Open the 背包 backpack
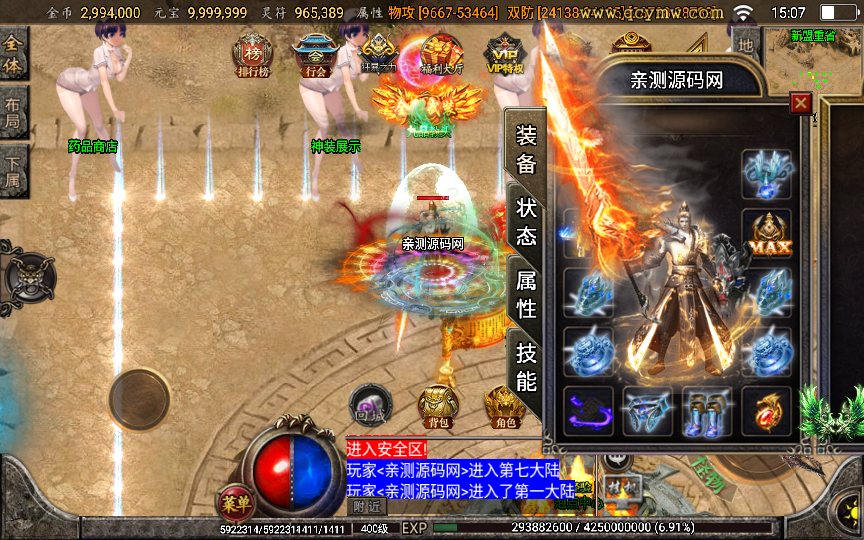This screenshot has width=864, height=540. (x=438, y=406)
